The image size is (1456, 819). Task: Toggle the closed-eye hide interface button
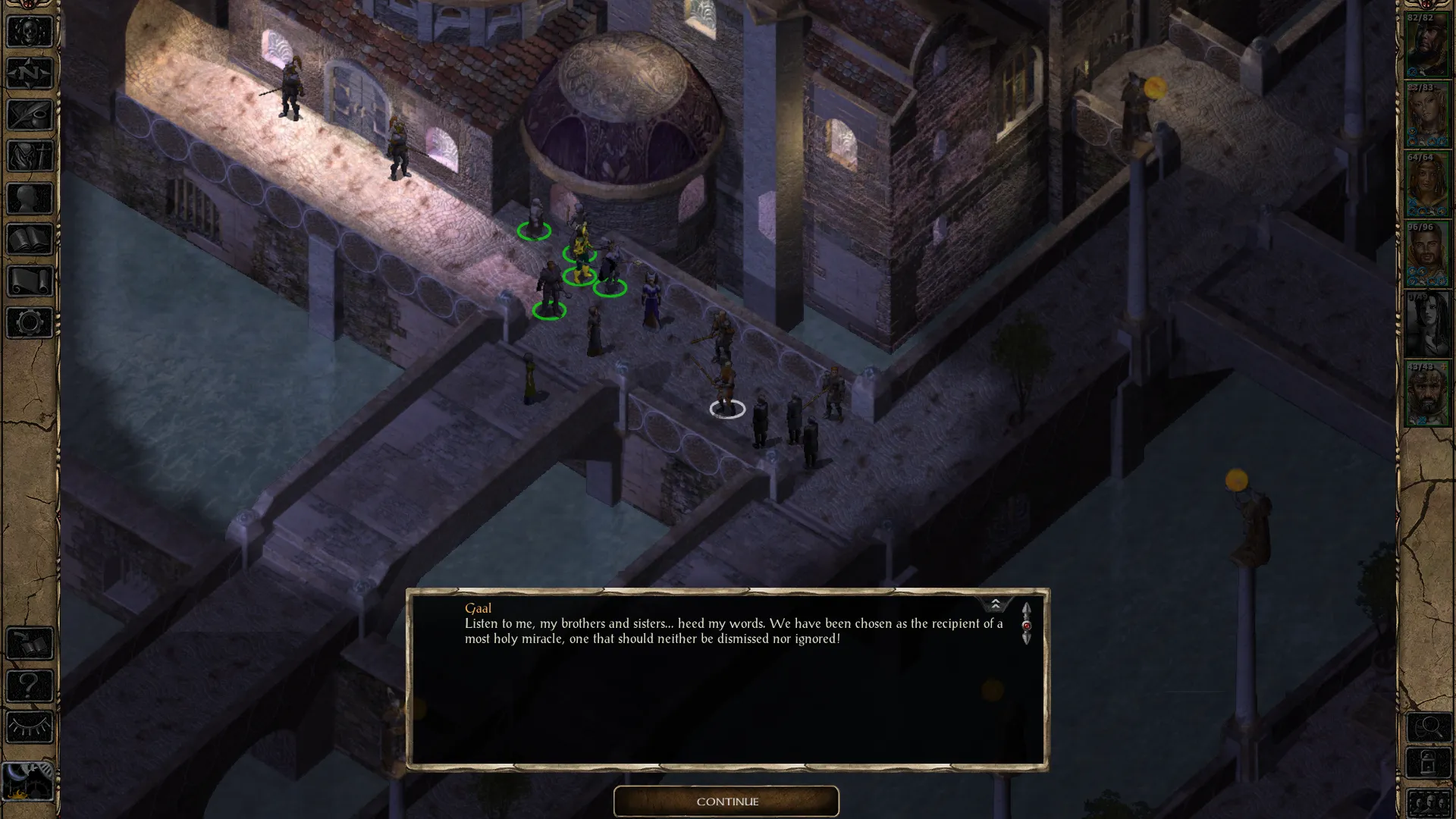(x=30, y=728)
